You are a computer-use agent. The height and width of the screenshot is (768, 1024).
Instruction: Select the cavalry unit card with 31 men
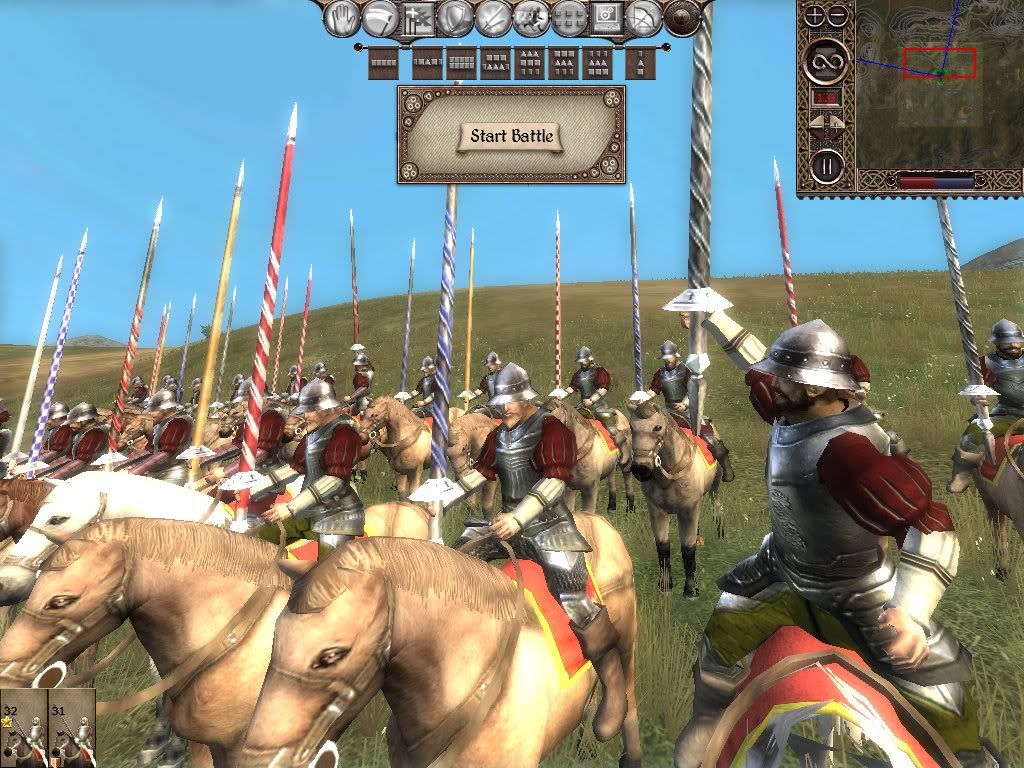tap(72, 728)
